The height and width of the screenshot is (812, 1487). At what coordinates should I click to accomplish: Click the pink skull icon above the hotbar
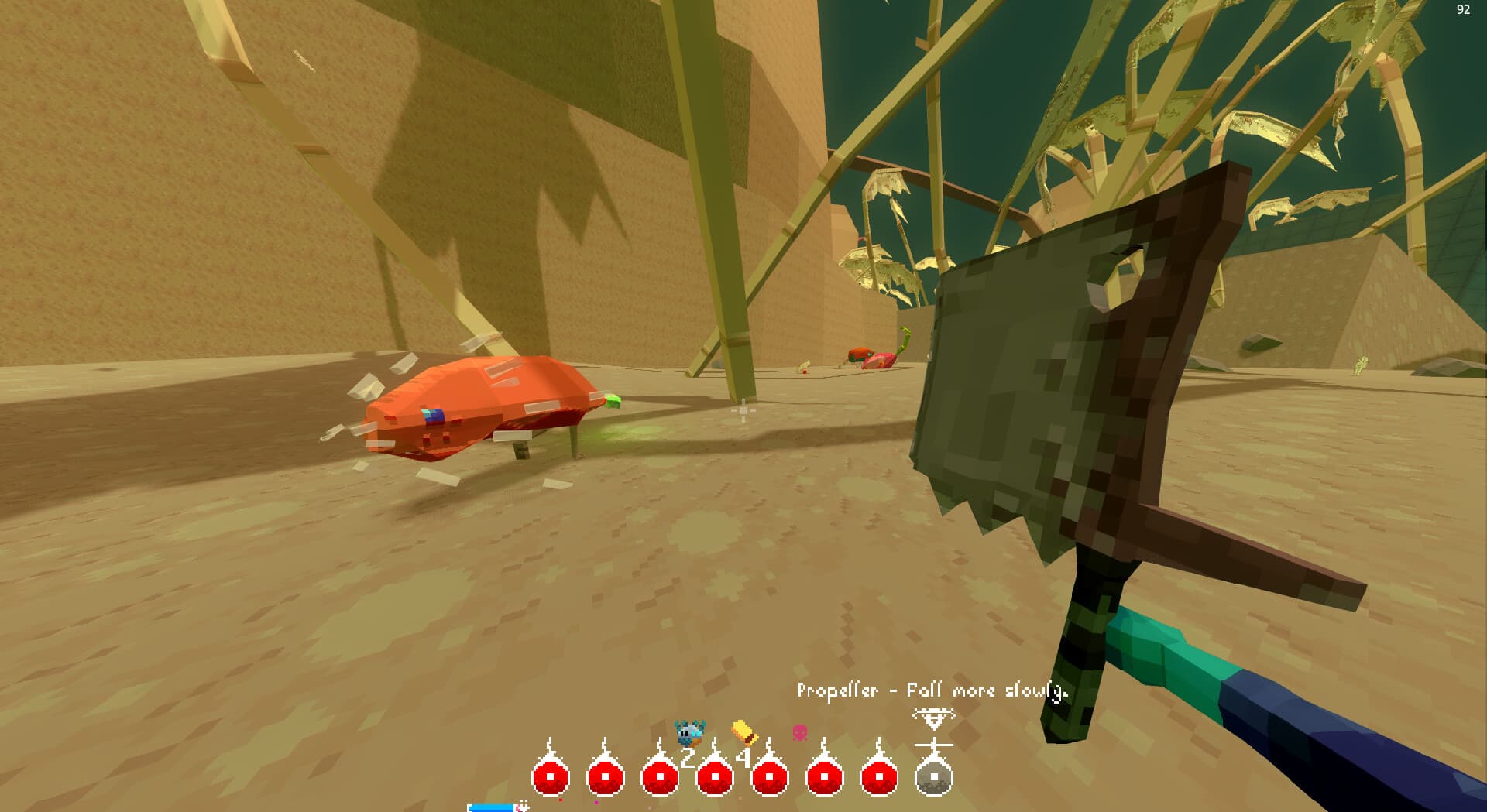click(801, 731)
